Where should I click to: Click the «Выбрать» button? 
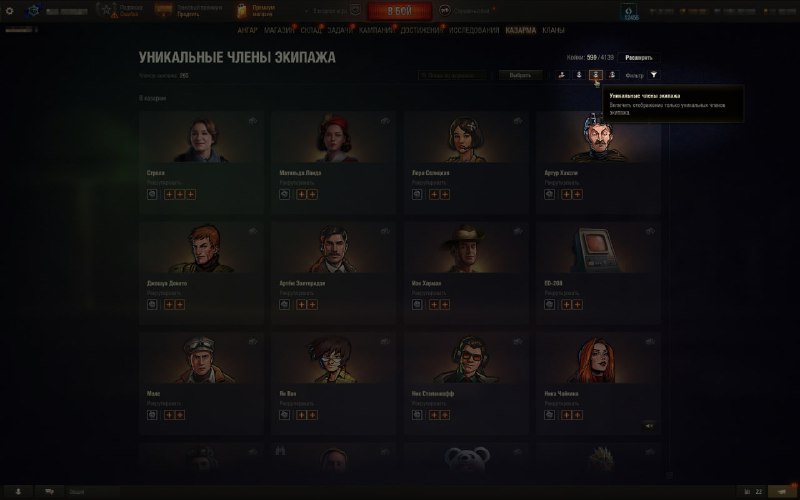pos(520,75)
